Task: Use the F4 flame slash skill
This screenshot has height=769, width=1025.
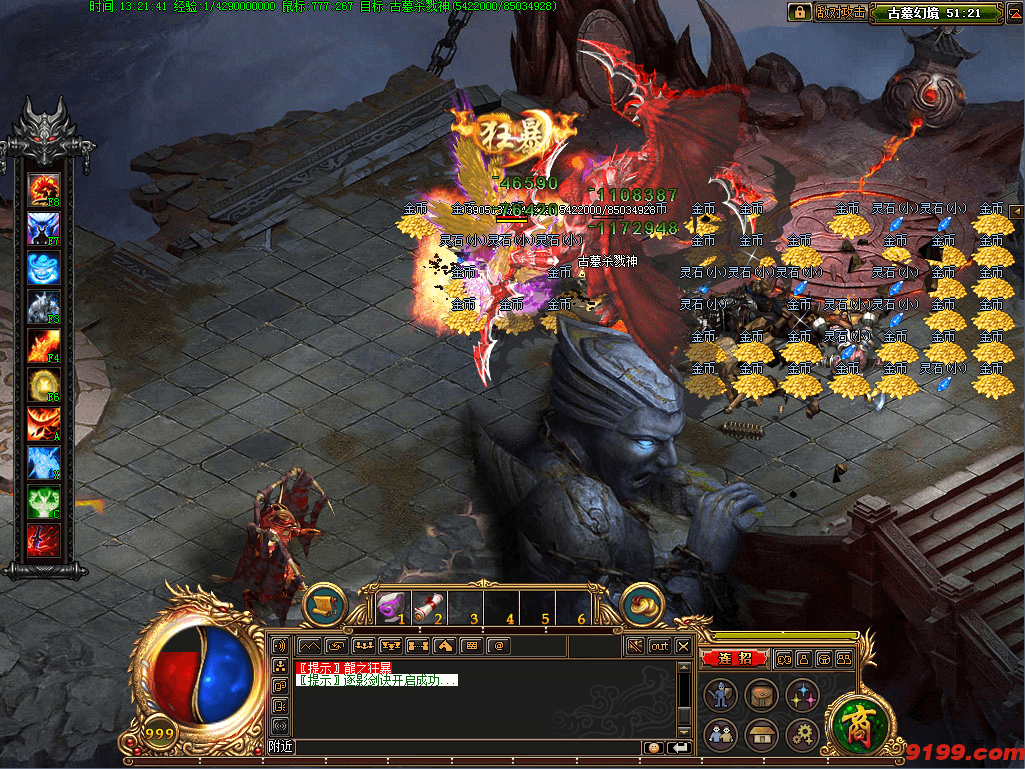Action: [43, 346]
